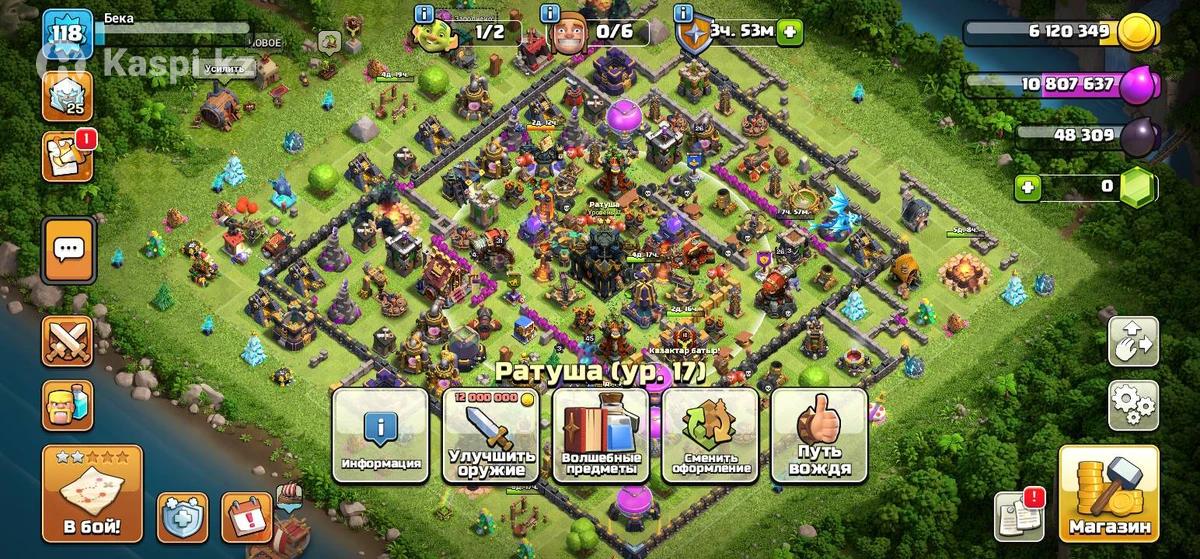Start an attack with В бой!
Viewport: 1200px width, 559px height.
pos(92,493)
